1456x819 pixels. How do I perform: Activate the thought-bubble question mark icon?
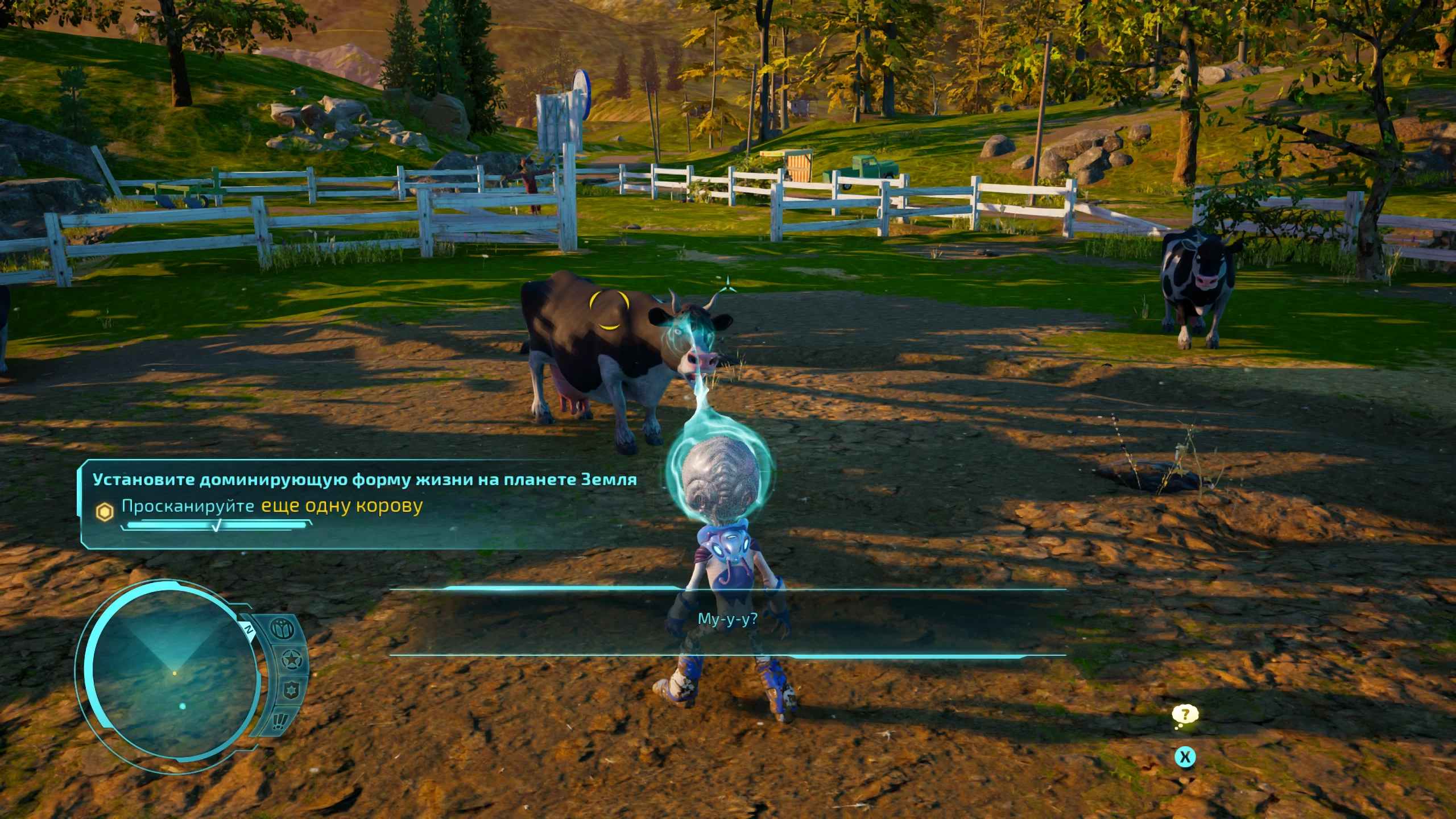point(1185,715)
